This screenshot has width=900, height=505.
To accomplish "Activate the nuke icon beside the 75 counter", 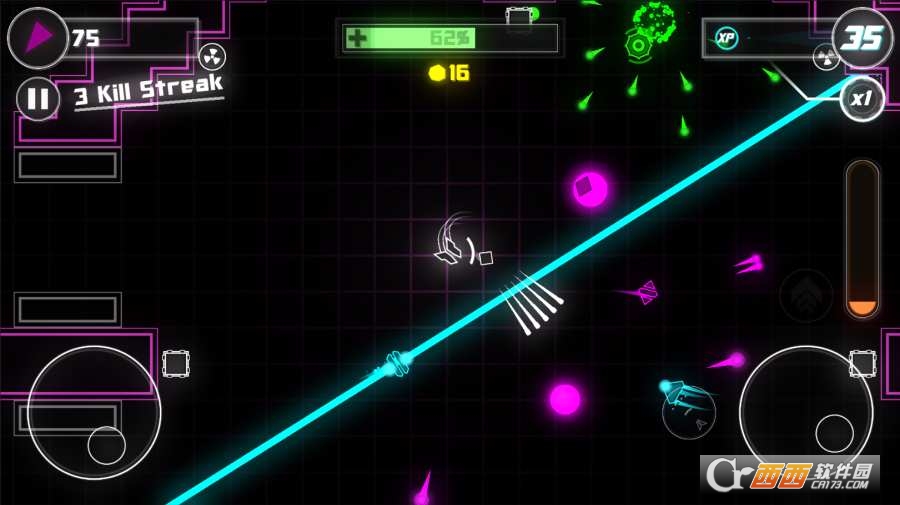I will pos(212,56).
